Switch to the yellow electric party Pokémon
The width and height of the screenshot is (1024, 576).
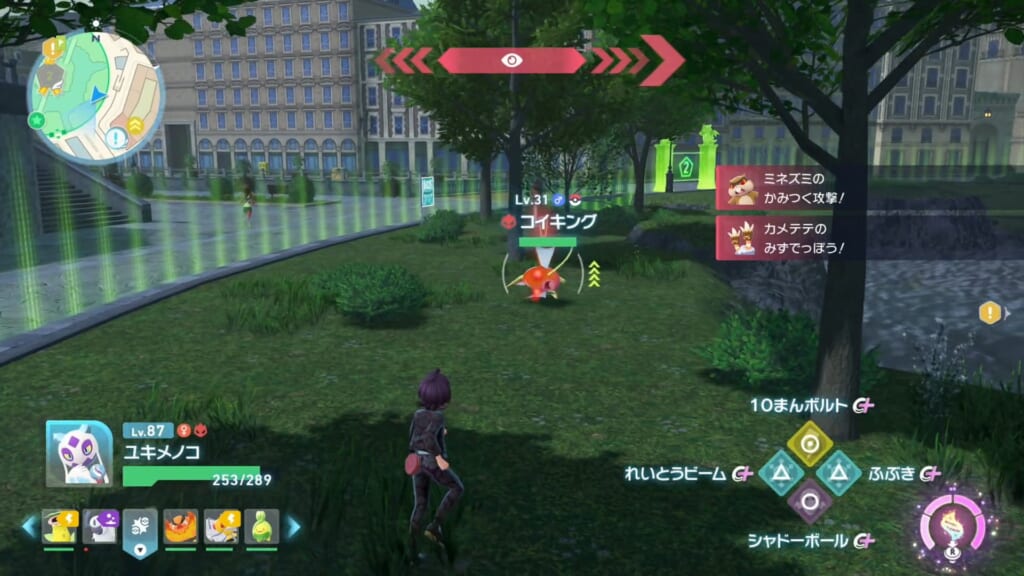[59, 526]
